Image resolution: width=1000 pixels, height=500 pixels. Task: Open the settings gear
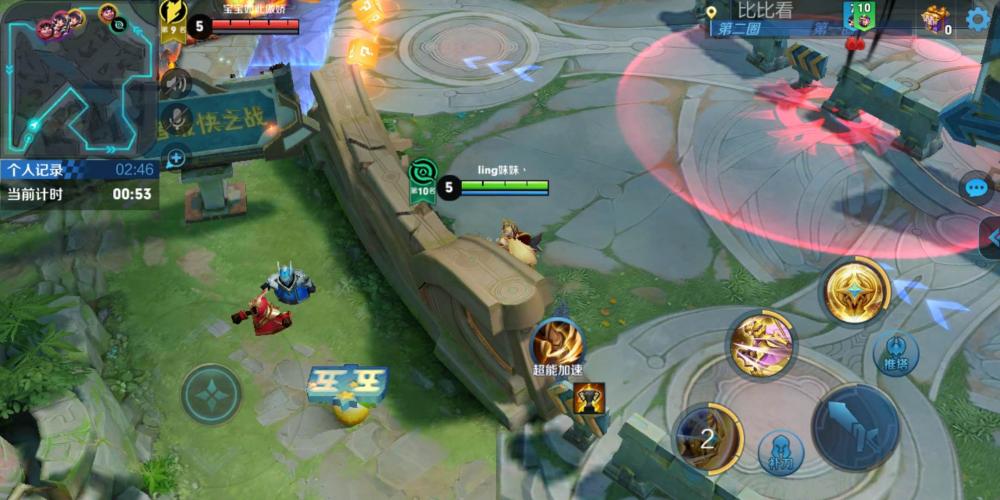[978, 18]
